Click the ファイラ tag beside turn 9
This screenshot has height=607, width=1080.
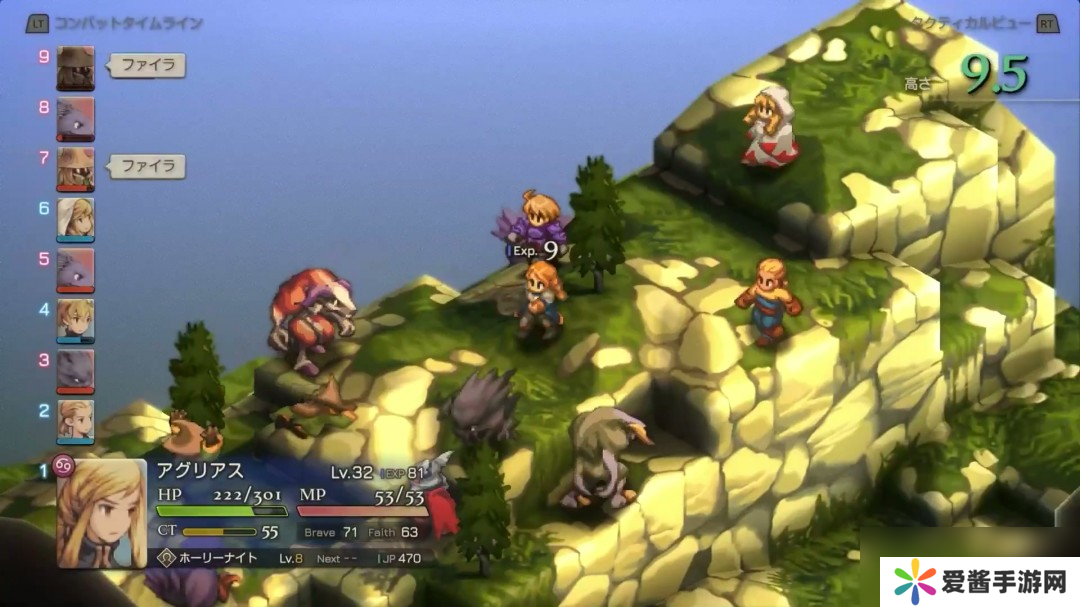[147, 66]
